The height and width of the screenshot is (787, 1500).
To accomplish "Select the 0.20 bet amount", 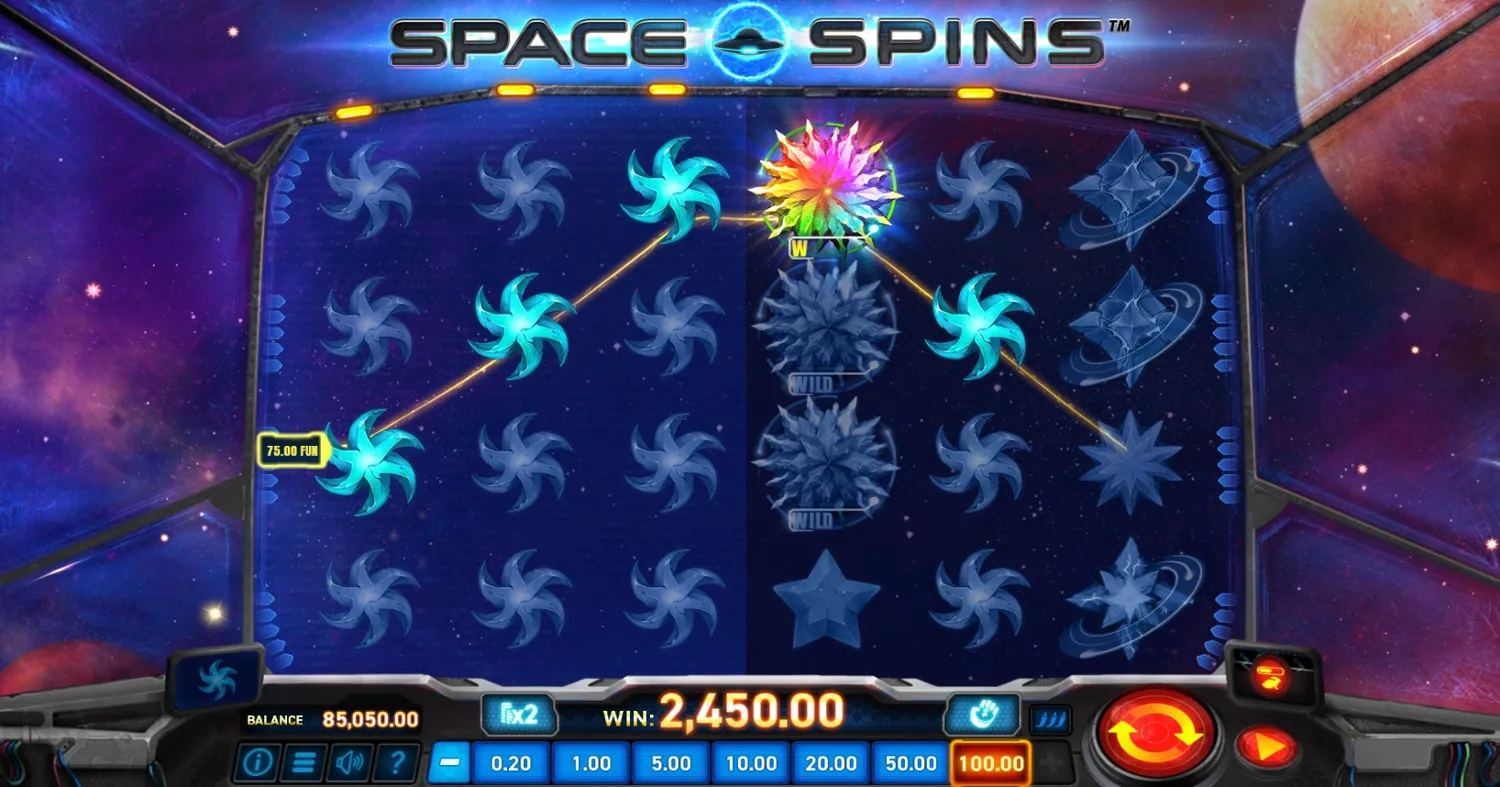I will click(510, 763).
